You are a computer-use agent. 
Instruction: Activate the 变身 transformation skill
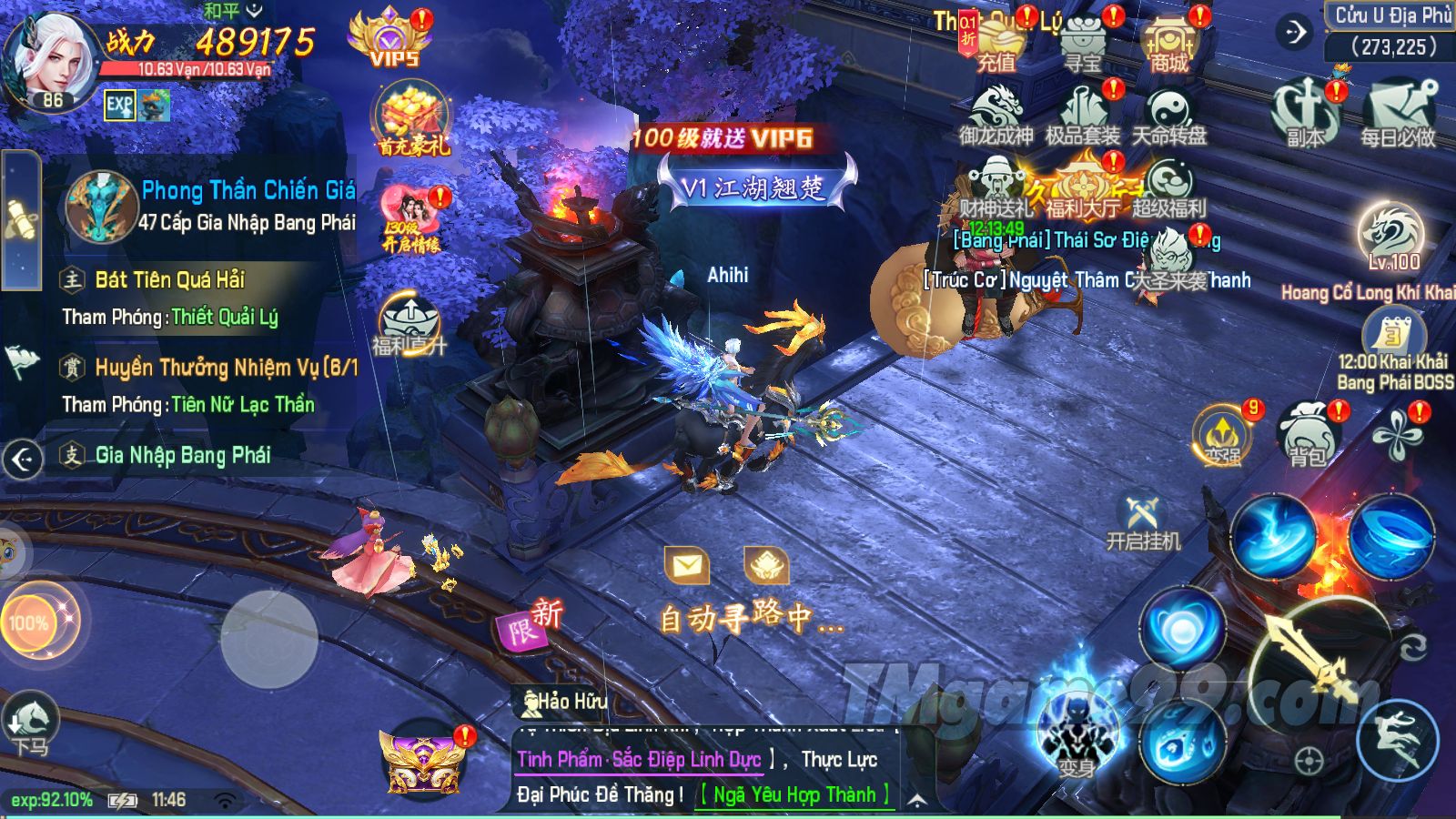(1077, 737)
